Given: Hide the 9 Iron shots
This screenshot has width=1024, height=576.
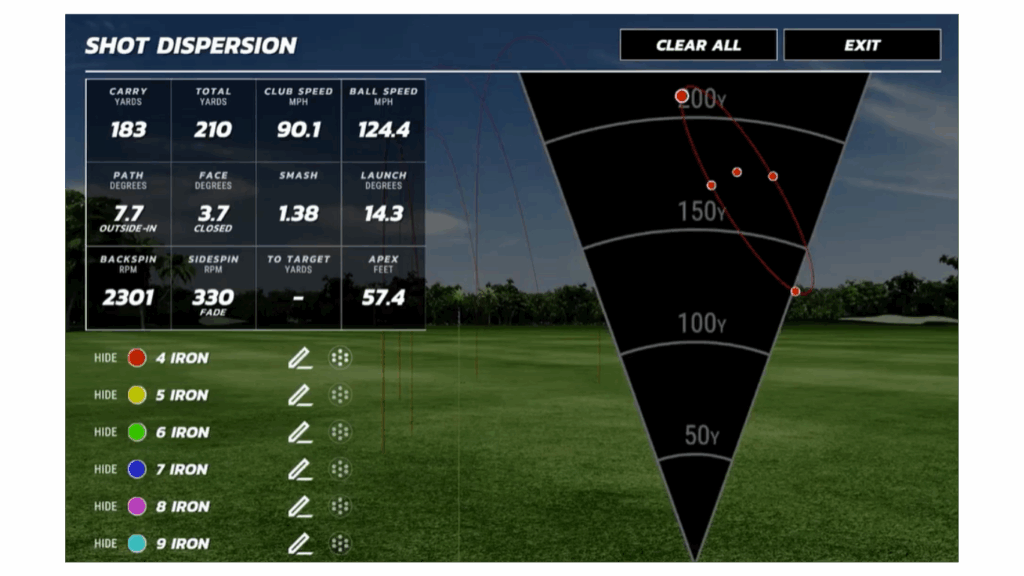Looking at the screenshot, I should [106, 543].
